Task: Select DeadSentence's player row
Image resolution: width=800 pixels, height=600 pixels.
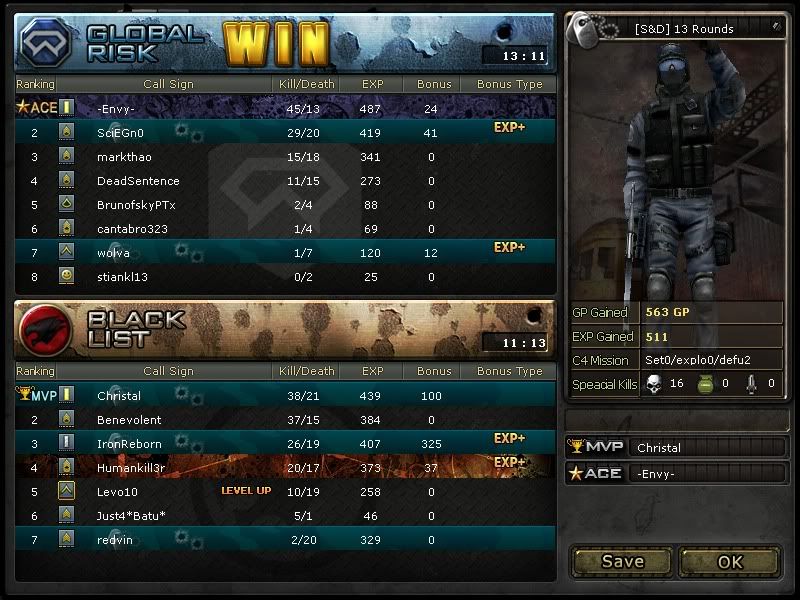Action: click(285, 181)
